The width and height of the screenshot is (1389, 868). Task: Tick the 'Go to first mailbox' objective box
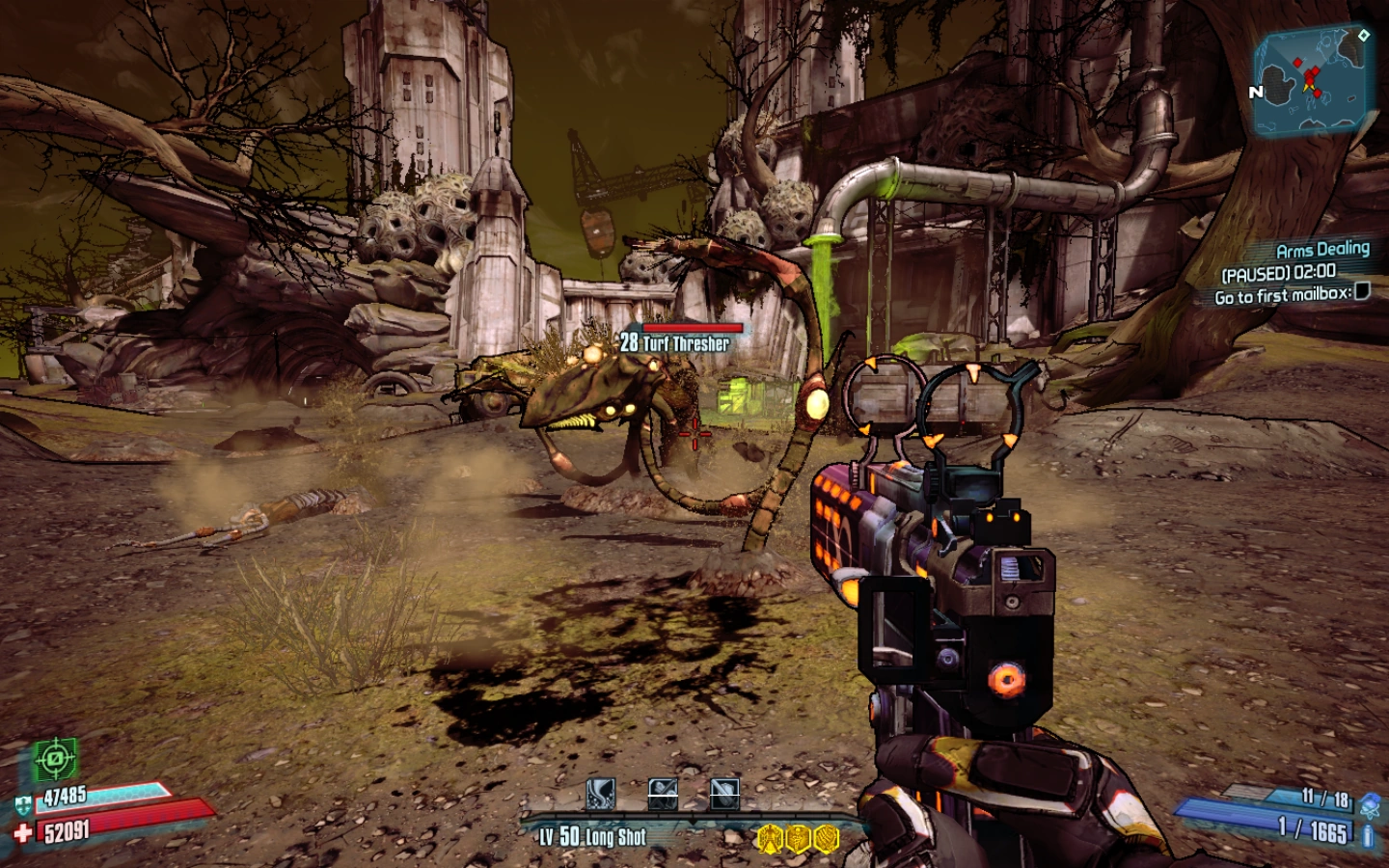click(x=1362, y=291)
